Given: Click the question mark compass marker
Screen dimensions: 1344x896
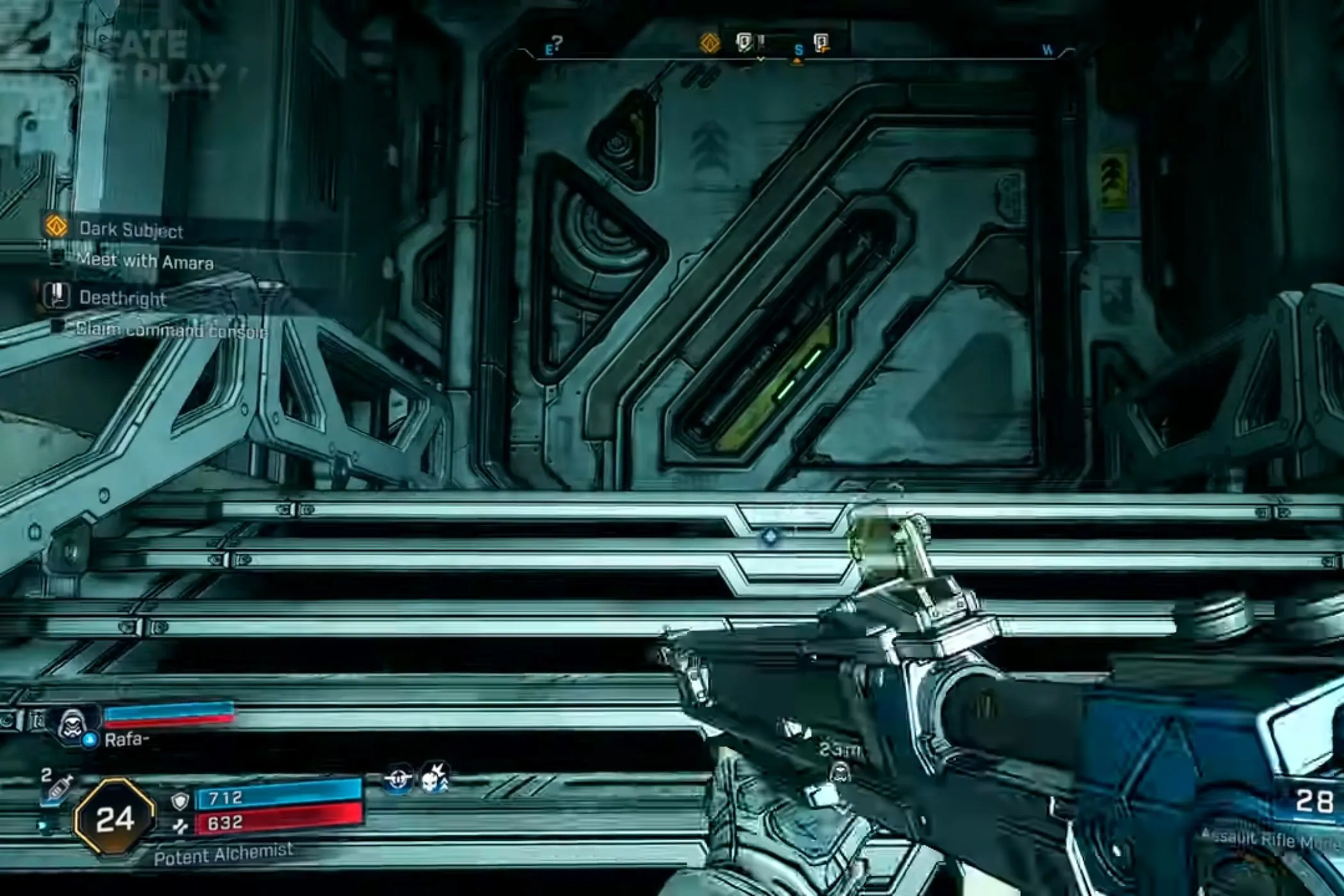Looking at the screenshot, I should tap(557, 42).
